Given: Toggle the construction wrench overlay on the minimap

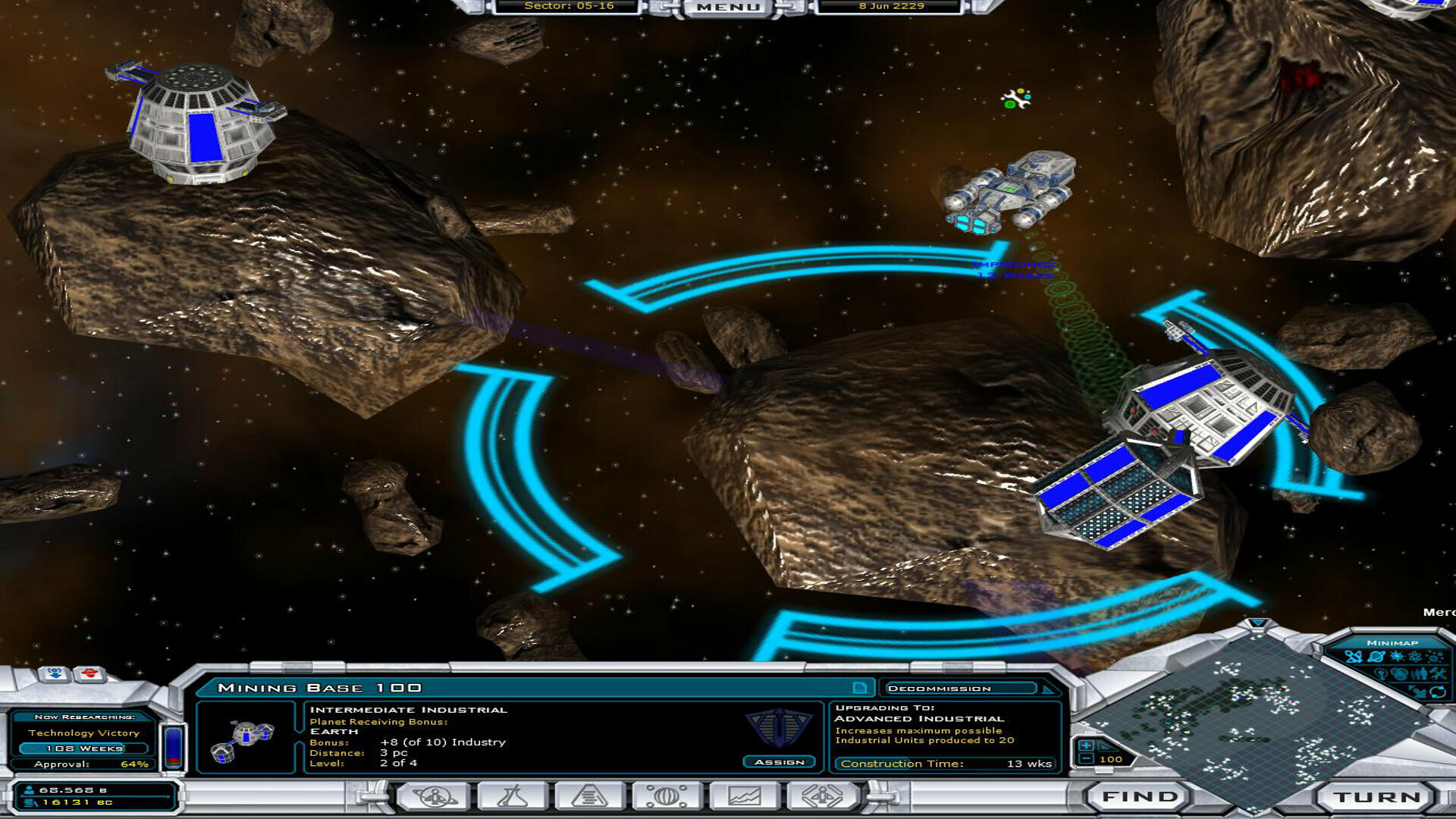Looking at the screenshot, I should coord(1439,673).
